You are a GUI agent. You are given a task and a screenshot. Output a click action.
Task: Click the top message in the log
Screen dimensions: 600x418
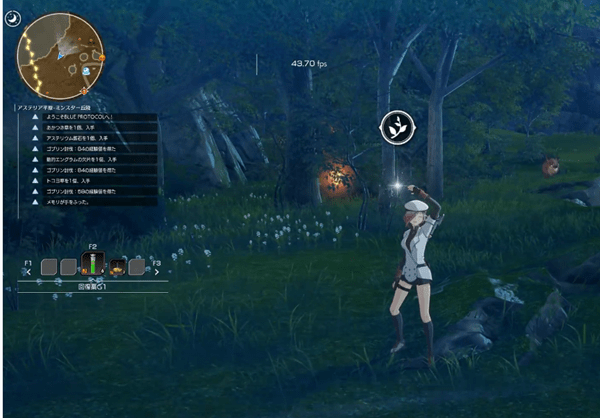click(92, 117)
